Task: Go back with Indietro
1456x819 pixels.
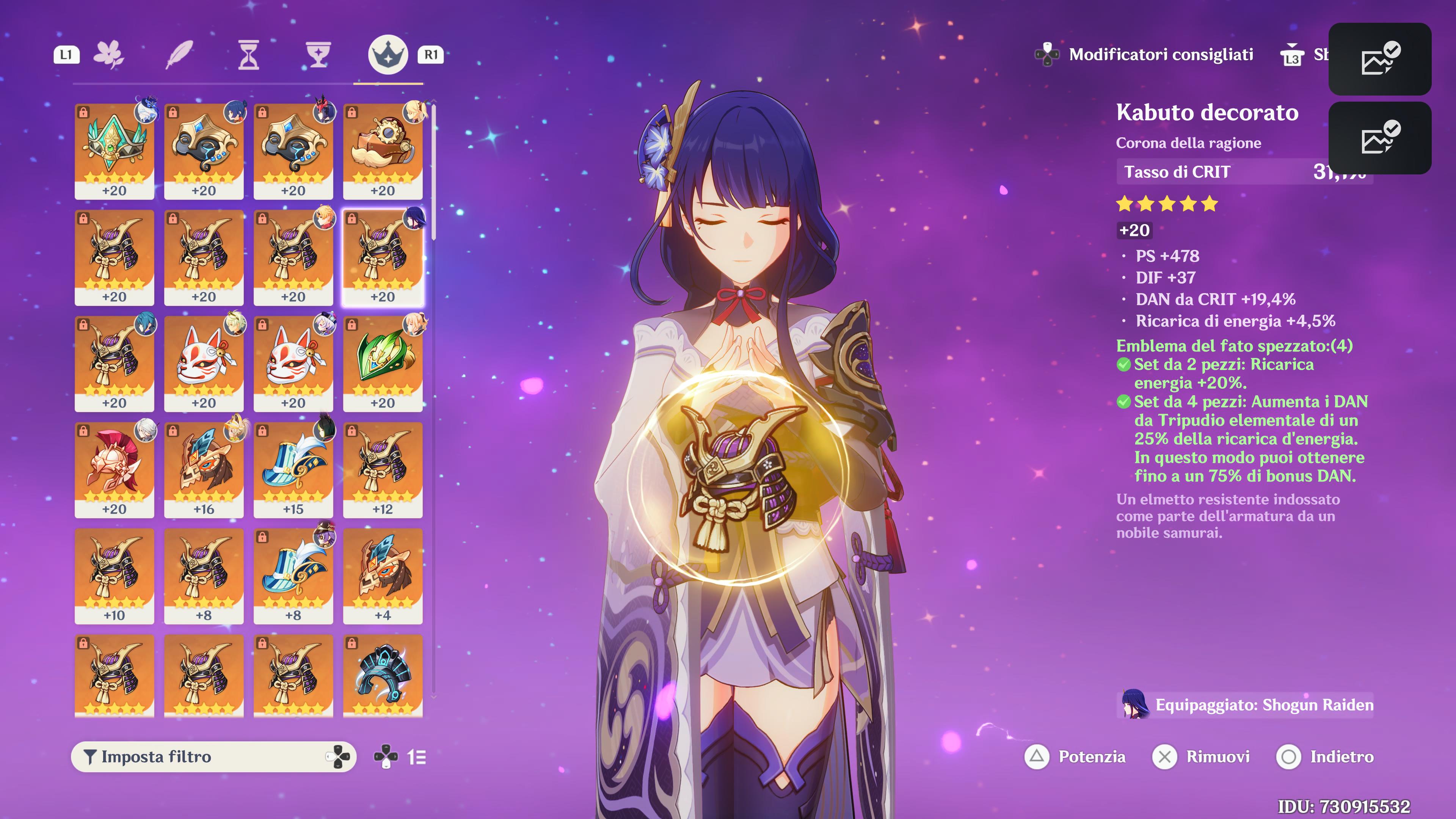Action: (1326, 757)
